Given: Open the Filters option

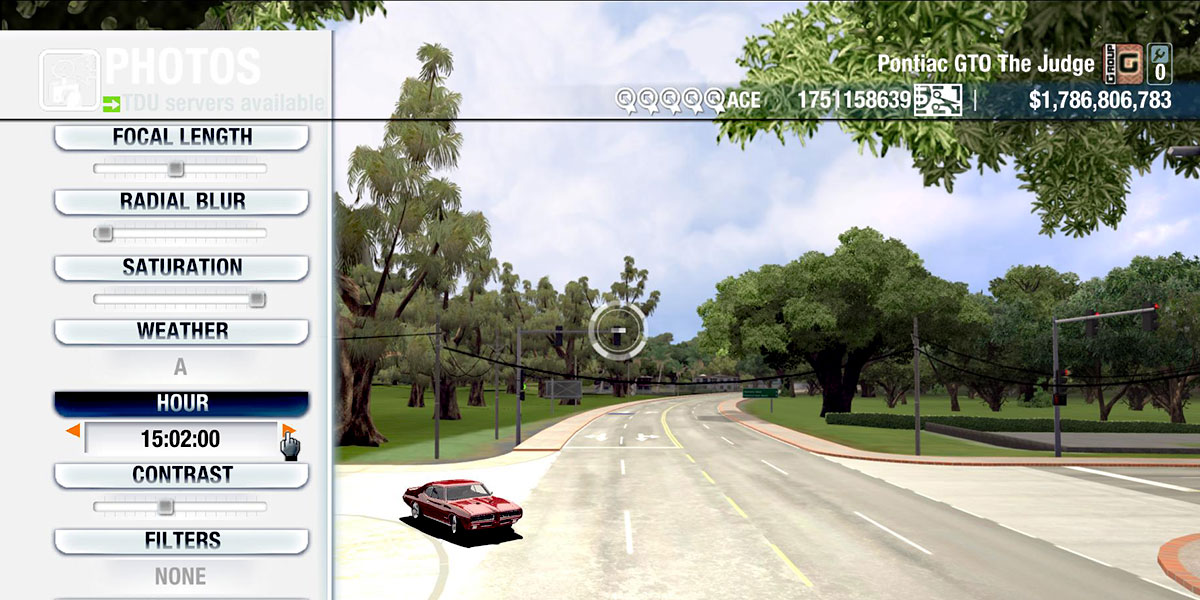Looking at the screenshot, I should coord(181,541).
